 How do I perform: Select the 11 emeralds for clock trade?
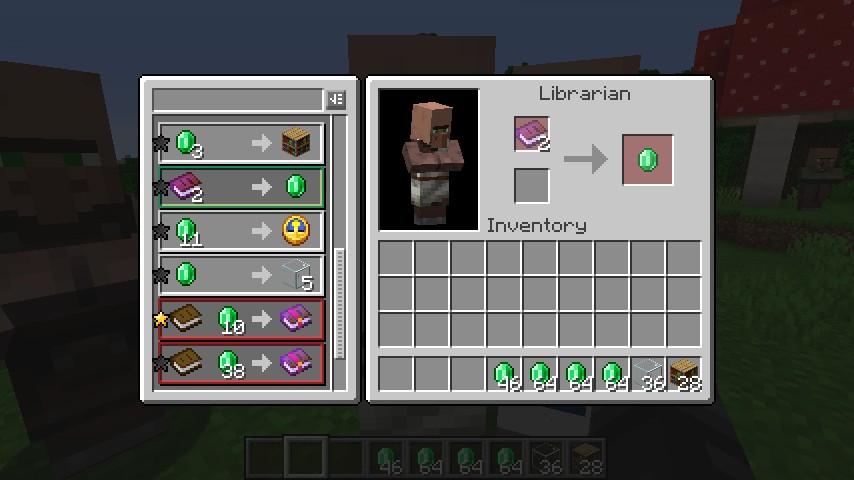pos(241,231)
